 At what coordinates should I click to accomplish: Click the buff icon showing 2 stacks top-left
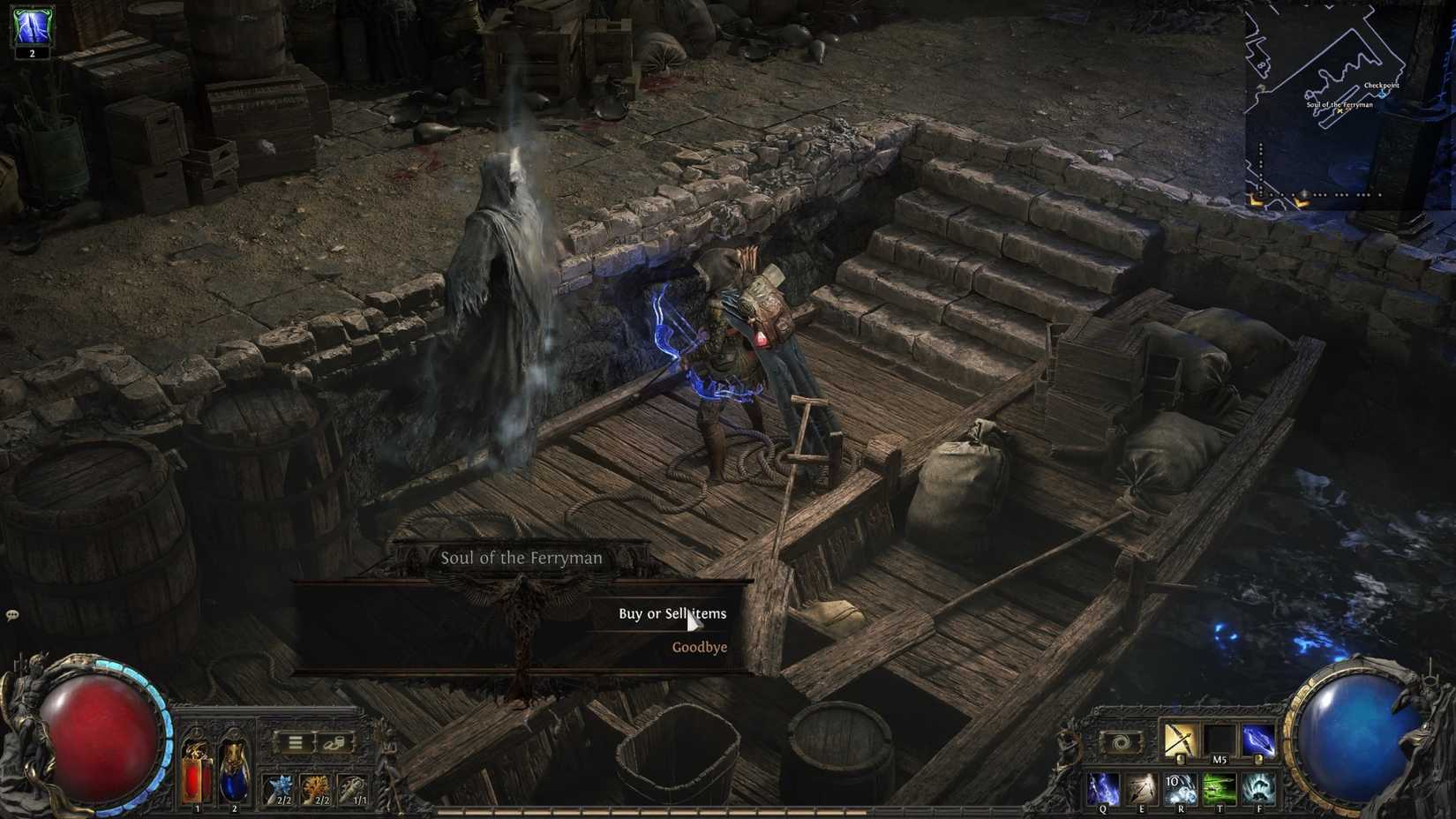click(31, 26)
